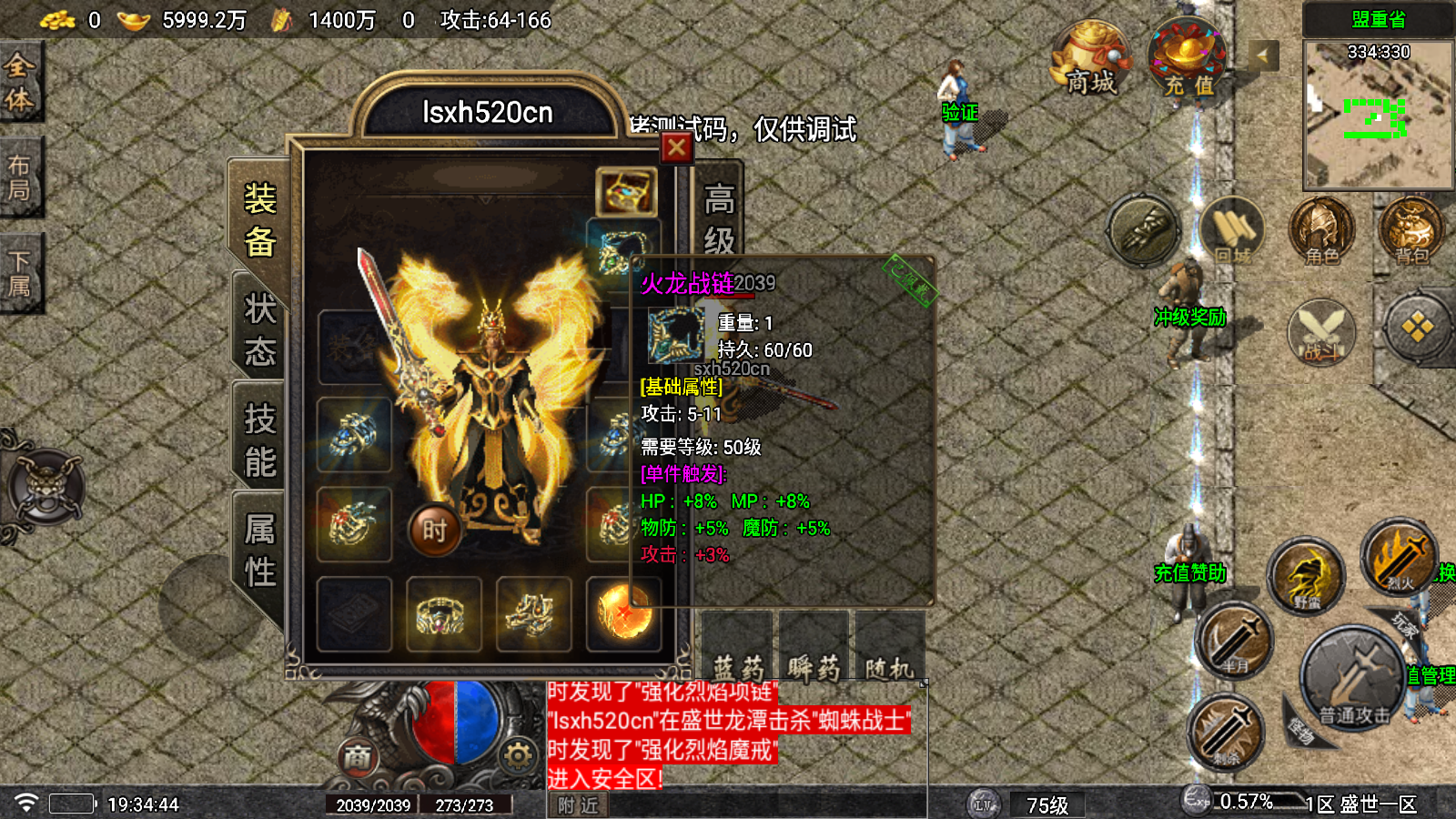Switch to the 状态 status tab

pos(259,329)
